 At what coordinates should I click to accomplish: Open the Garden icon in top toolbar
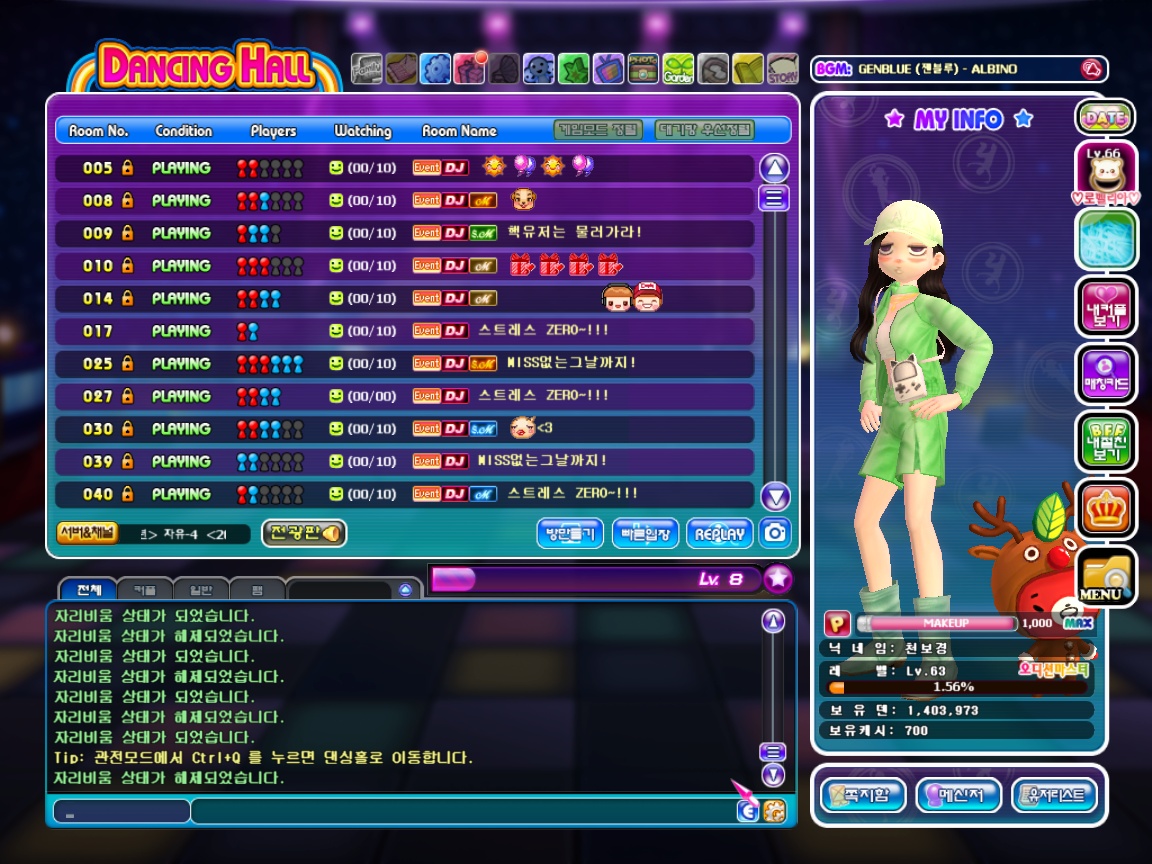(x=678, y=68)
